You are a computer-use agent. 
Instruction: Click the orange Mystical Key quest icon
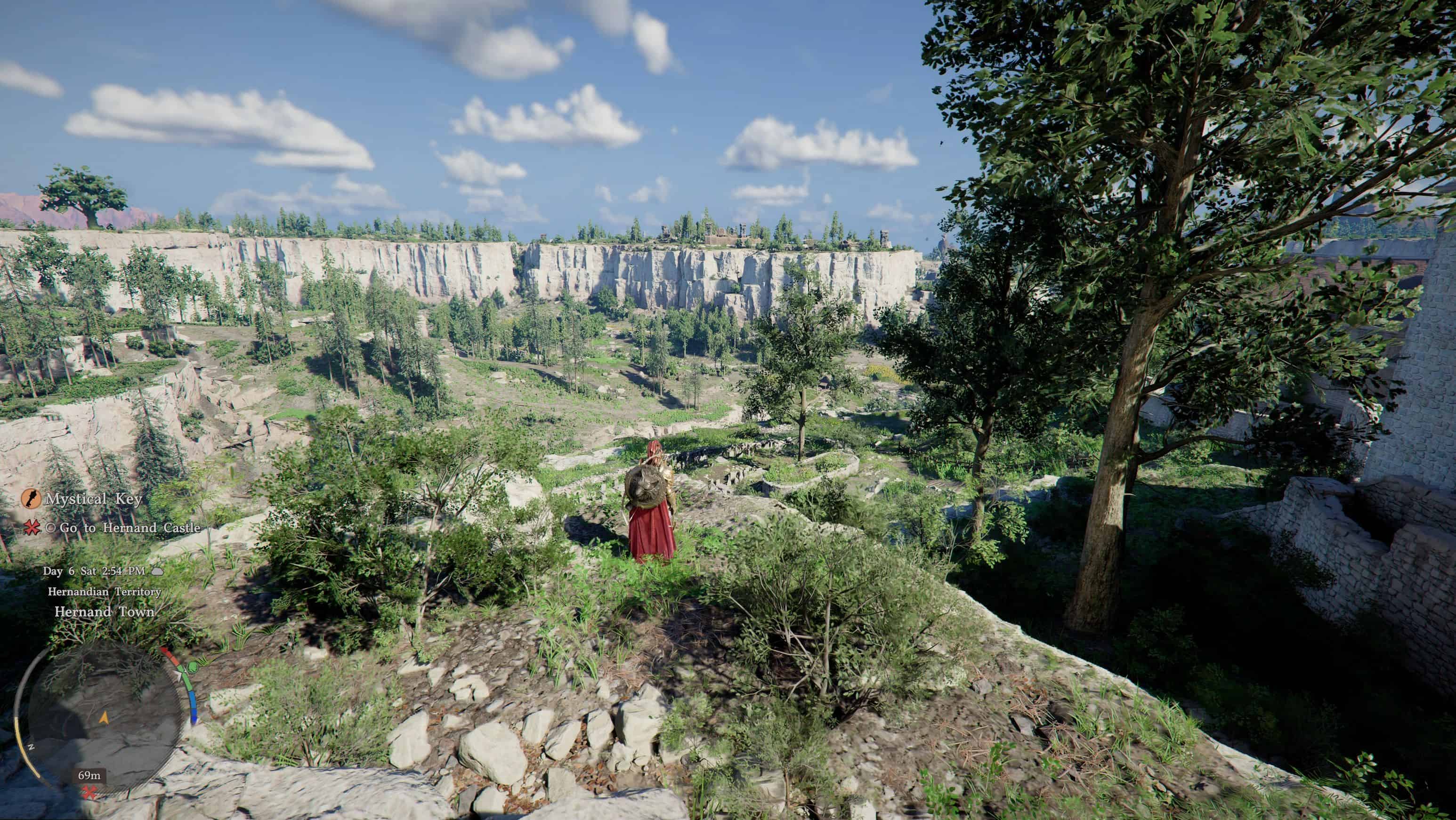point(31,498)
